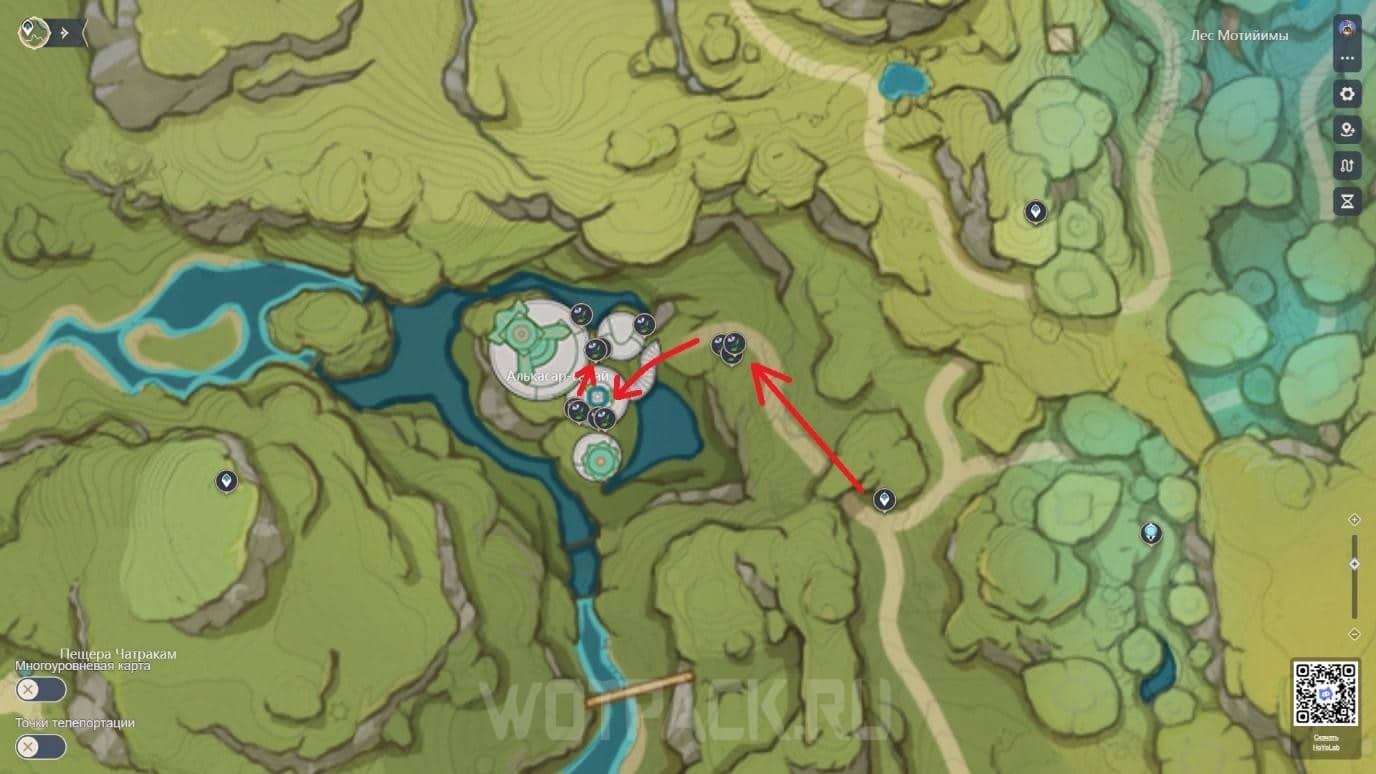The height and width of the screenshot is (774, 1376).
Task: Open the route planning tool
Action: 1347,166
